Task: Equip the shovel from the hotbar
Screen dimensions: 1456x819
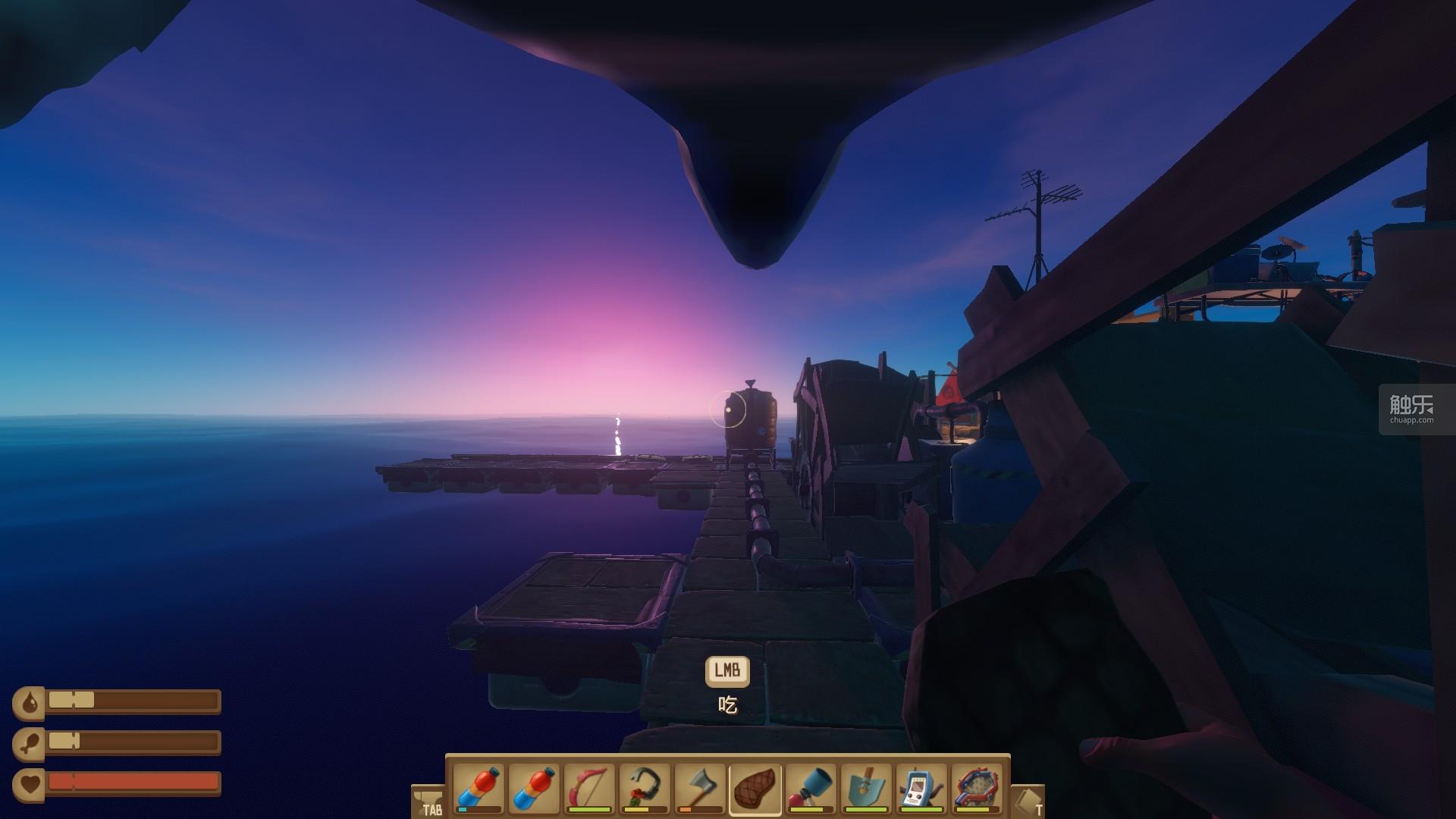Action: [x=866, y=788]
